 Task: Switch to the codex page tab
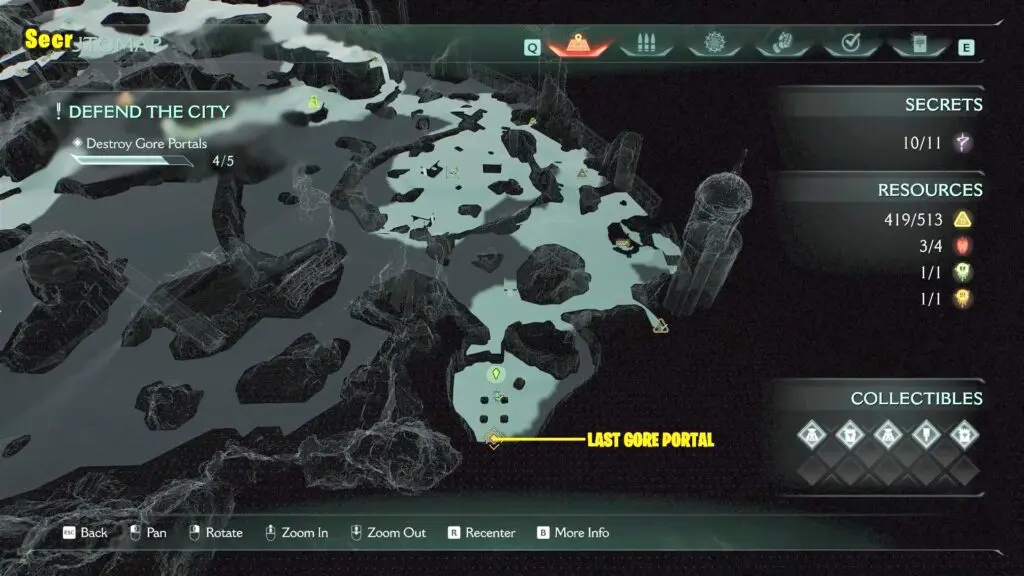[x=916, y=45]
